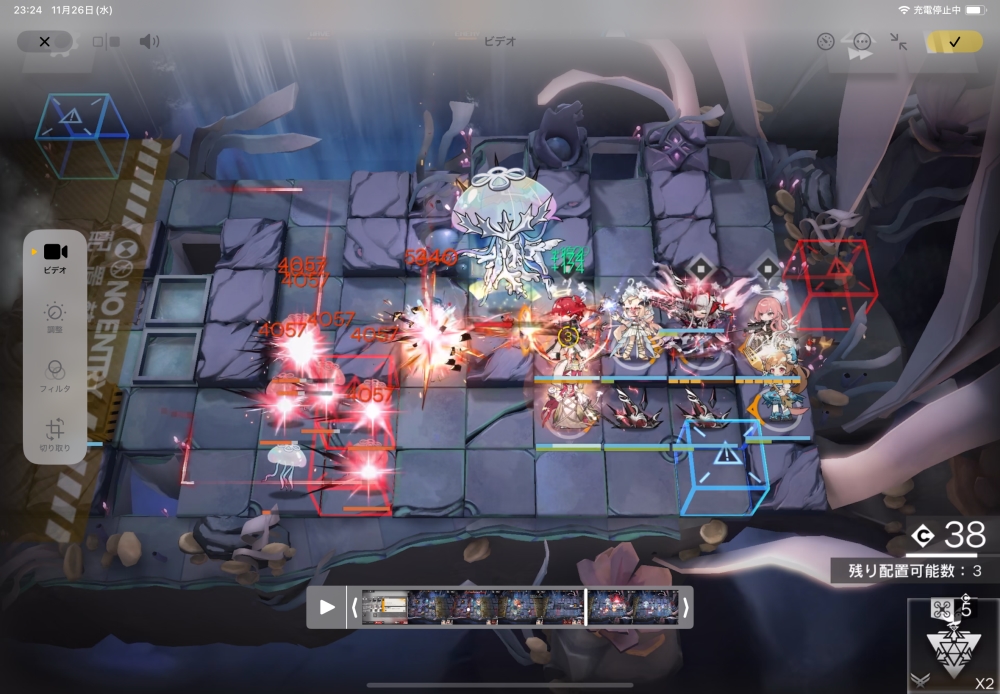This screenshot has width=1000, height=694.
Task: Open the フィルタ filter tool
Action: [55, 375]
